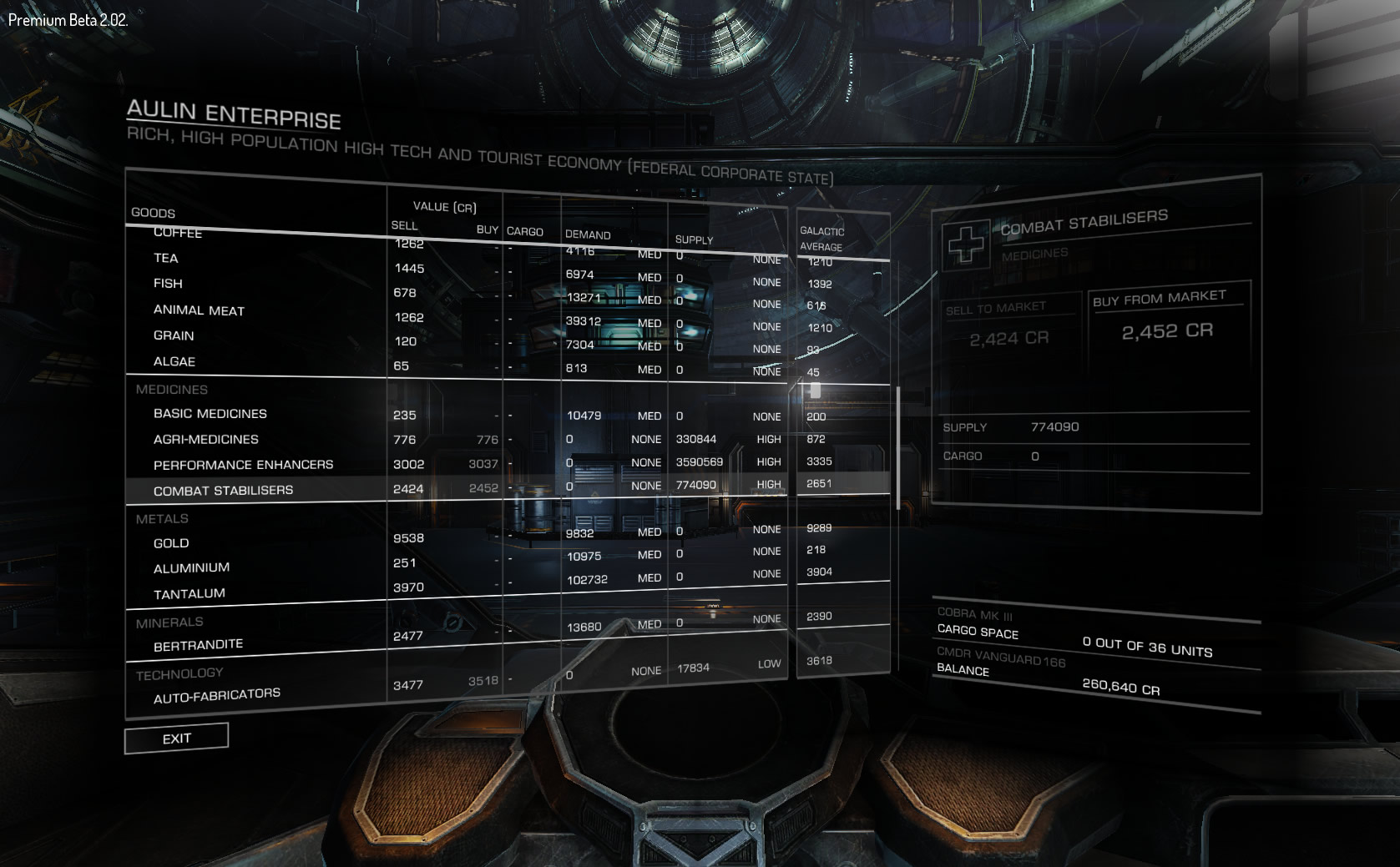Screen dimensions: 1400x867
Task: Click the GALACTIC AVERAGE column header
Action: [822, 238]
